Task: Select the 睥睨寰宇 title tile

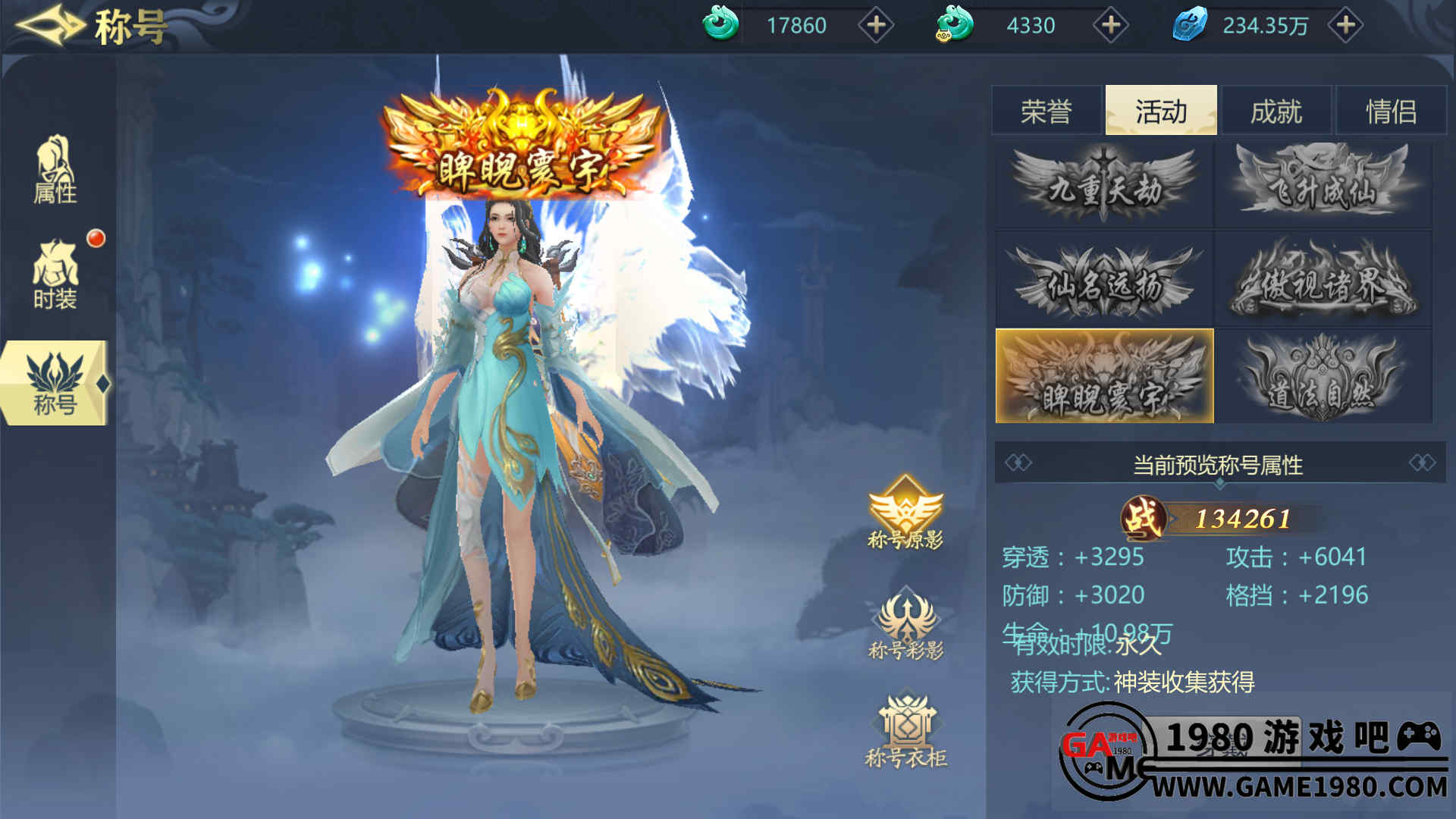Action: [x=1104, y=376]
